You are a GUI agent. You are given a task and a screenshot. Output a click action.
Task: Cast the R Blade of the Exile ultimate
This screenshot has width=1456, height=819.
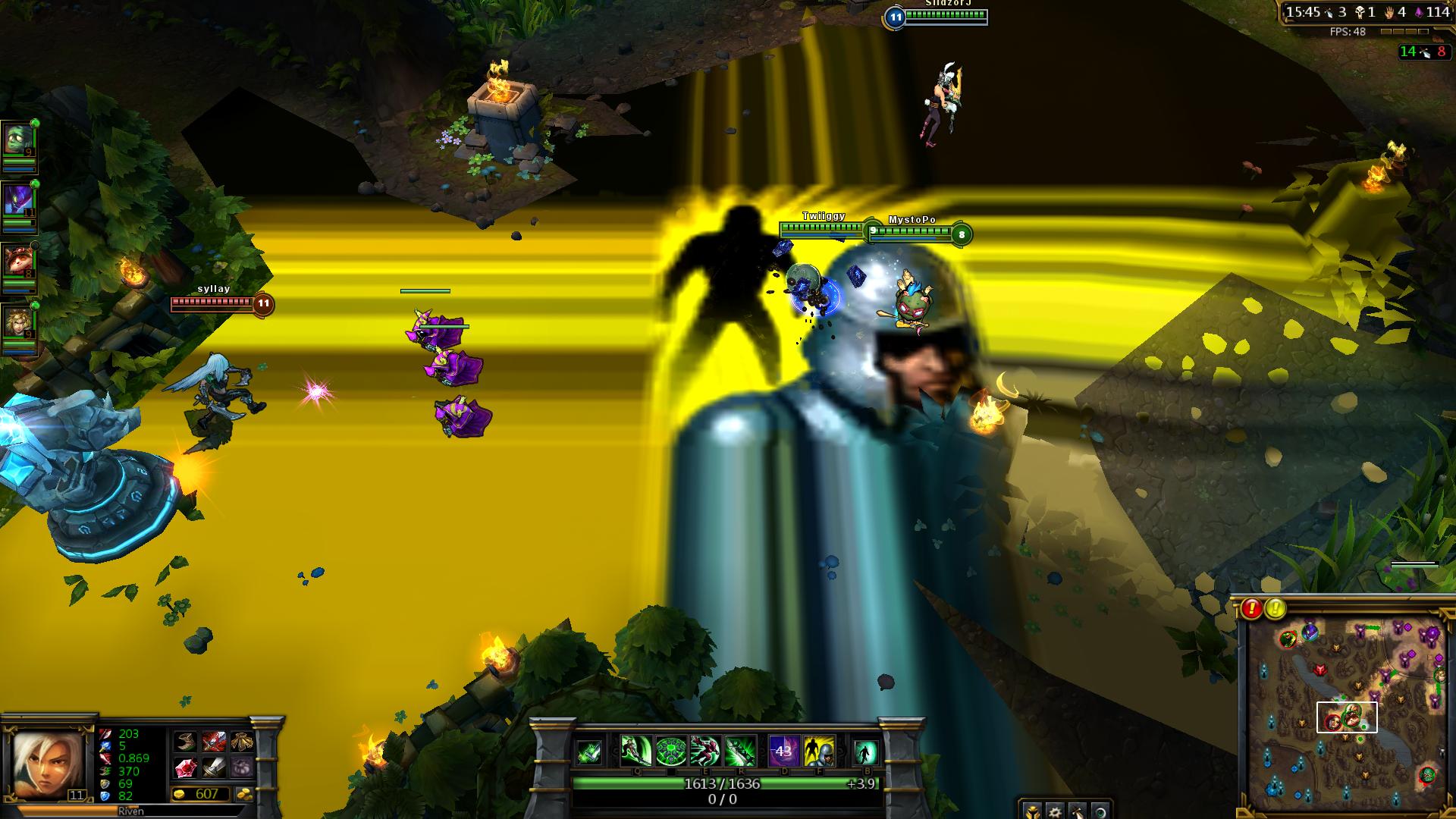740,751
